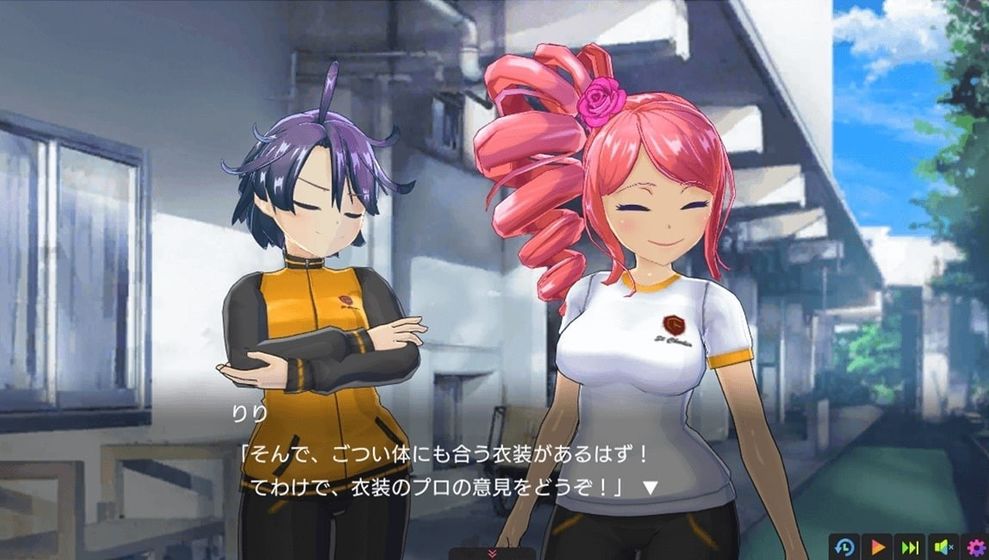This screenshot has width=989, height=560.
Task: Advance dialogue with the white triangle indicator
Action: (x=649, y=488)
